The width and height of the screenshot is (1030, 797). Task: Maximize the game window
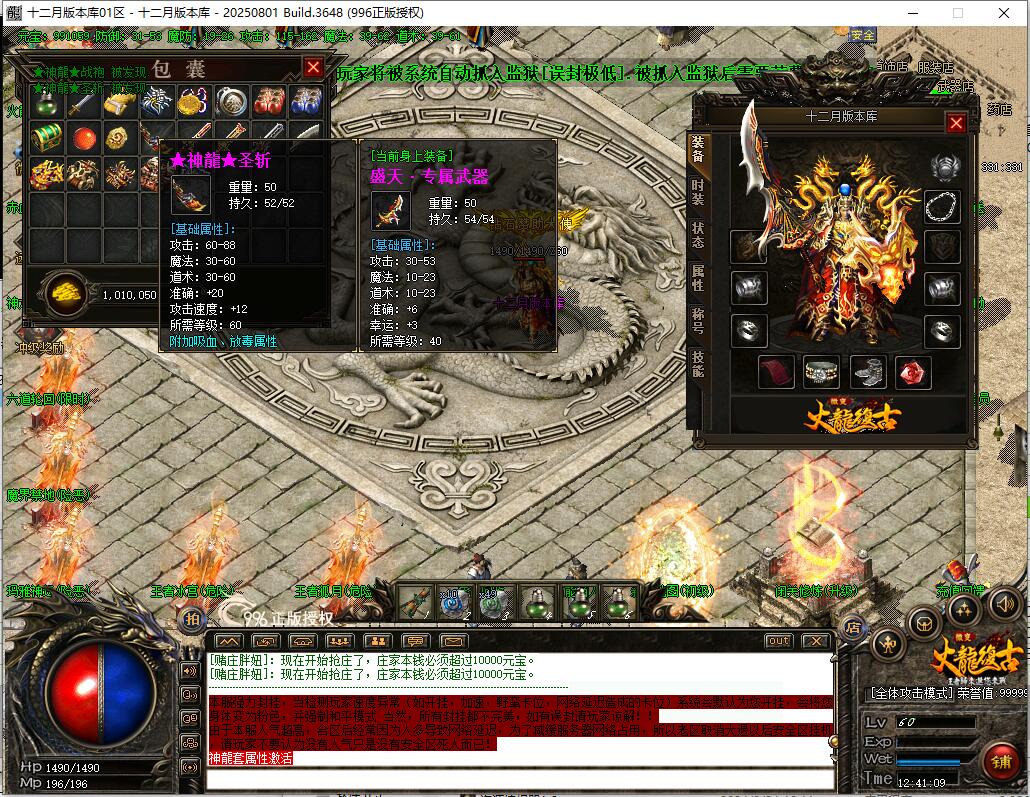pyautogui.click(x=957, y=12)
